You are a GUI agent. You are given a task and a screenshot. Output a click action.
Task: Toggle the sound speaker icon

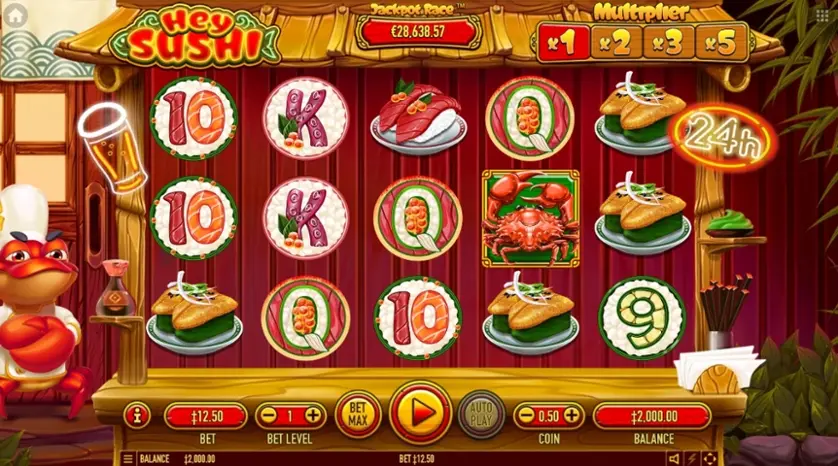[673, 459]
